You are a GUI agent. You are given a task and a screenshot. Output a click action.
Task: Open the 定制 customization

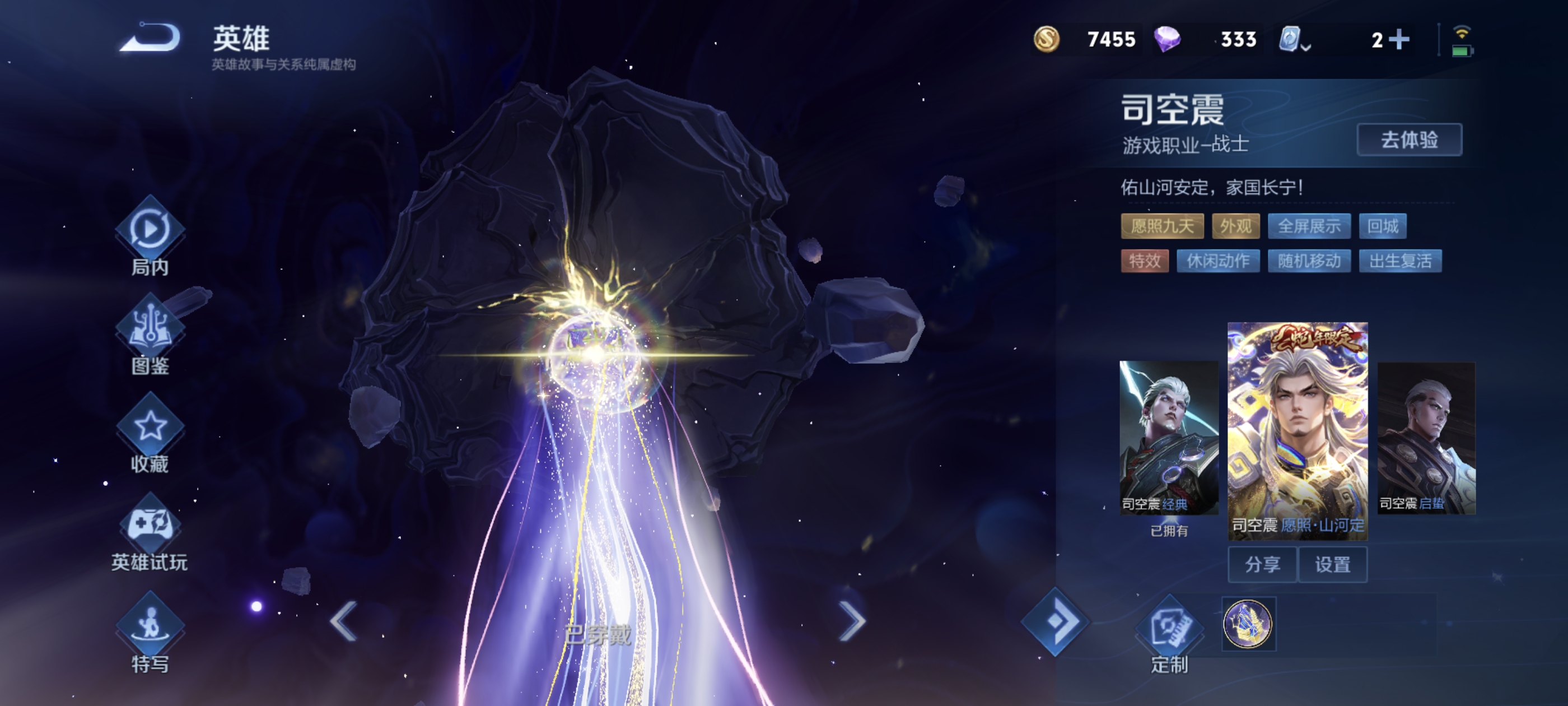(1169, 634)
